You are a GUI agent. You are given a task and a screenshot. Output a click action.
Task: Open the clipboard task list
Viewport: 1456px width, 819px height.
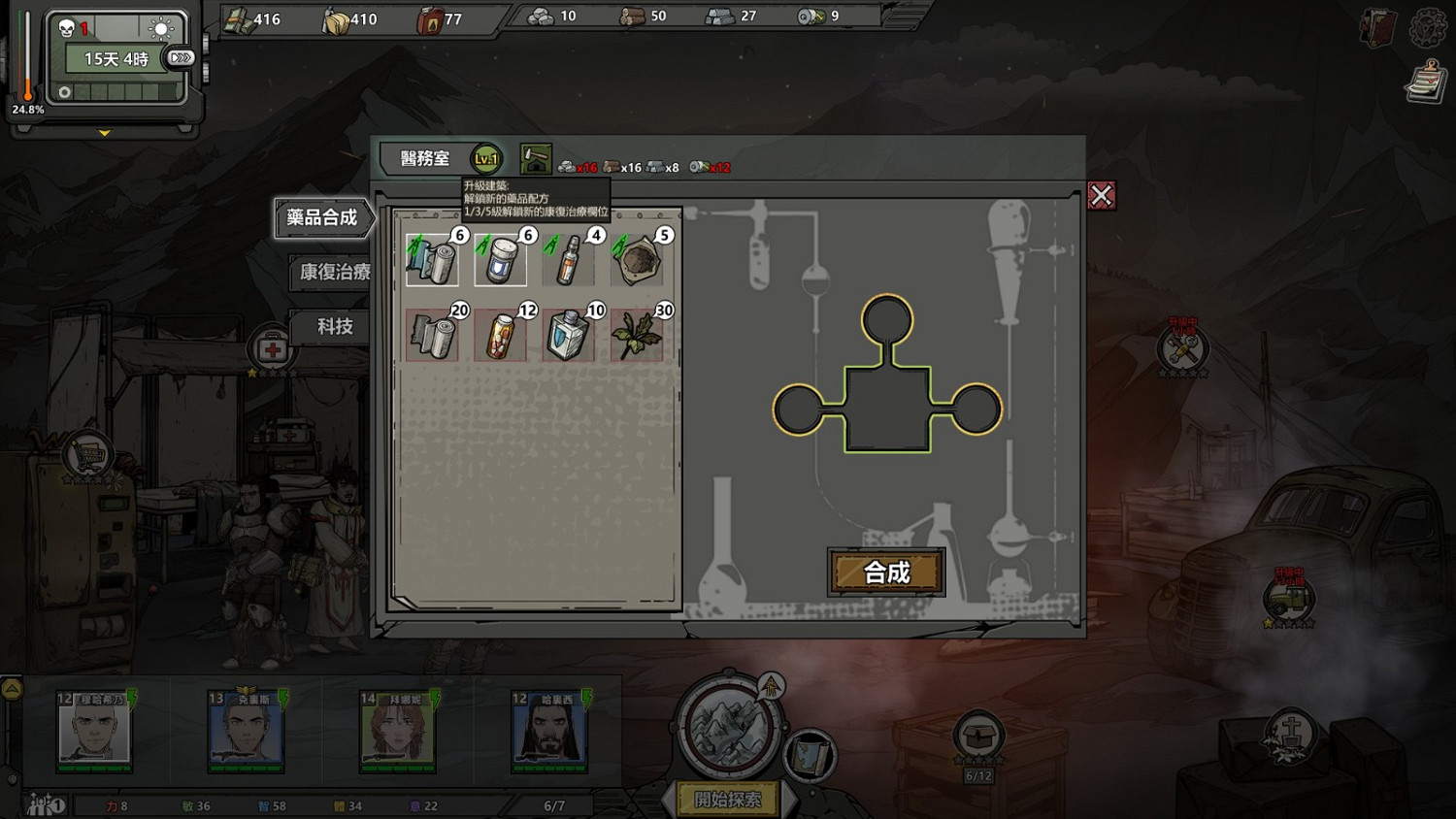[1425, 82]
